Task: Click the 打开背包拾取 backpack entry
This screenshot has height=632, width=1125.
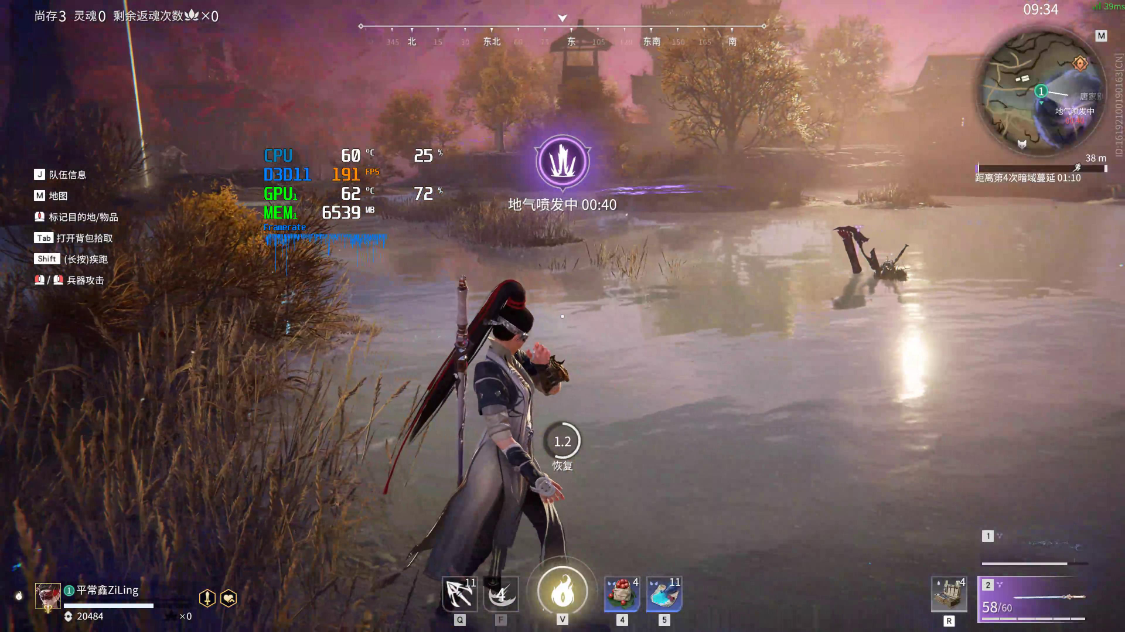Action: click(84, 238)
